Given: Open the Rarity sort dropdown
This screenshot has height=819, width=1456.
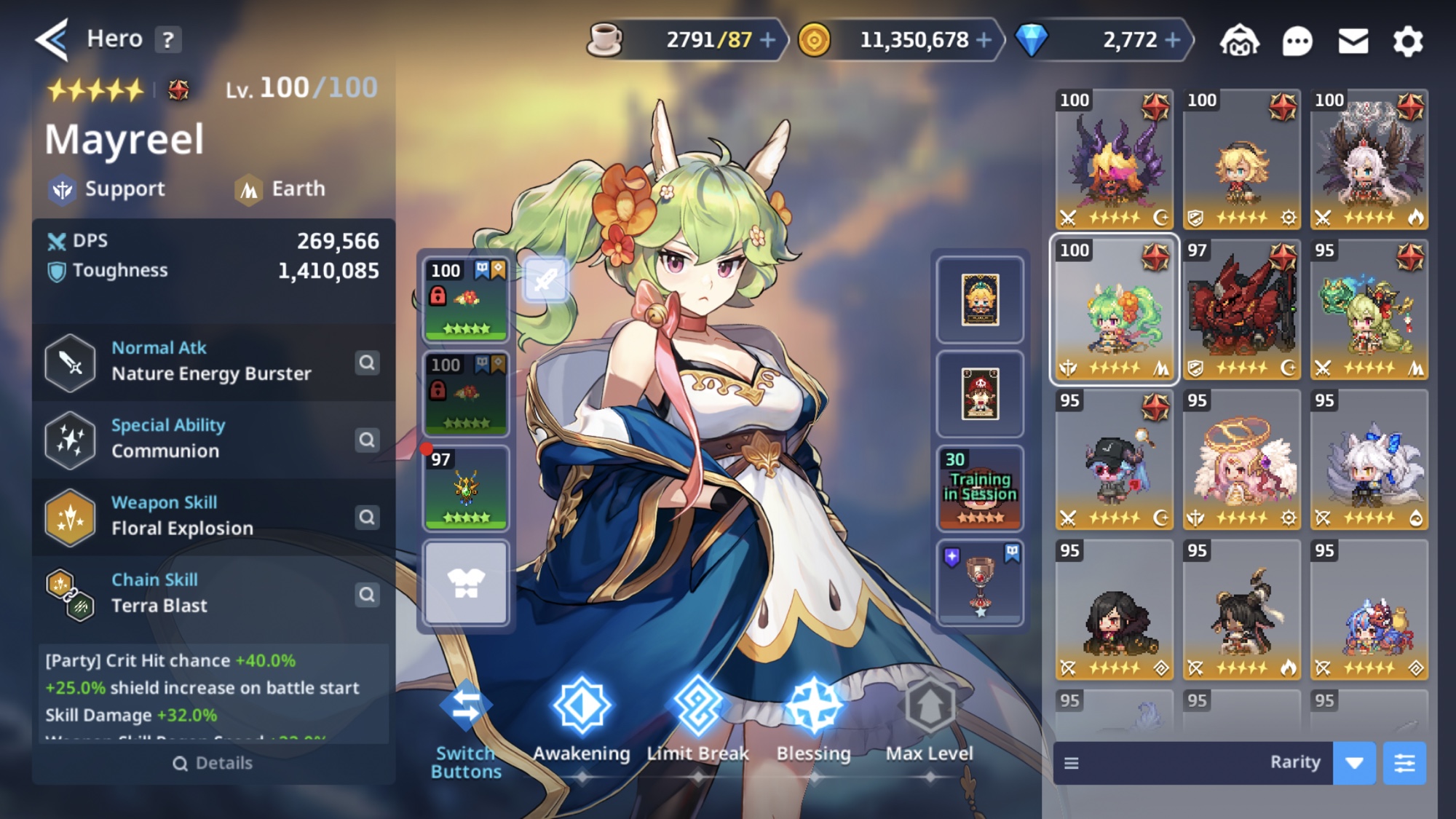Looking at the screenshot, I should (x=1353, y=763).
